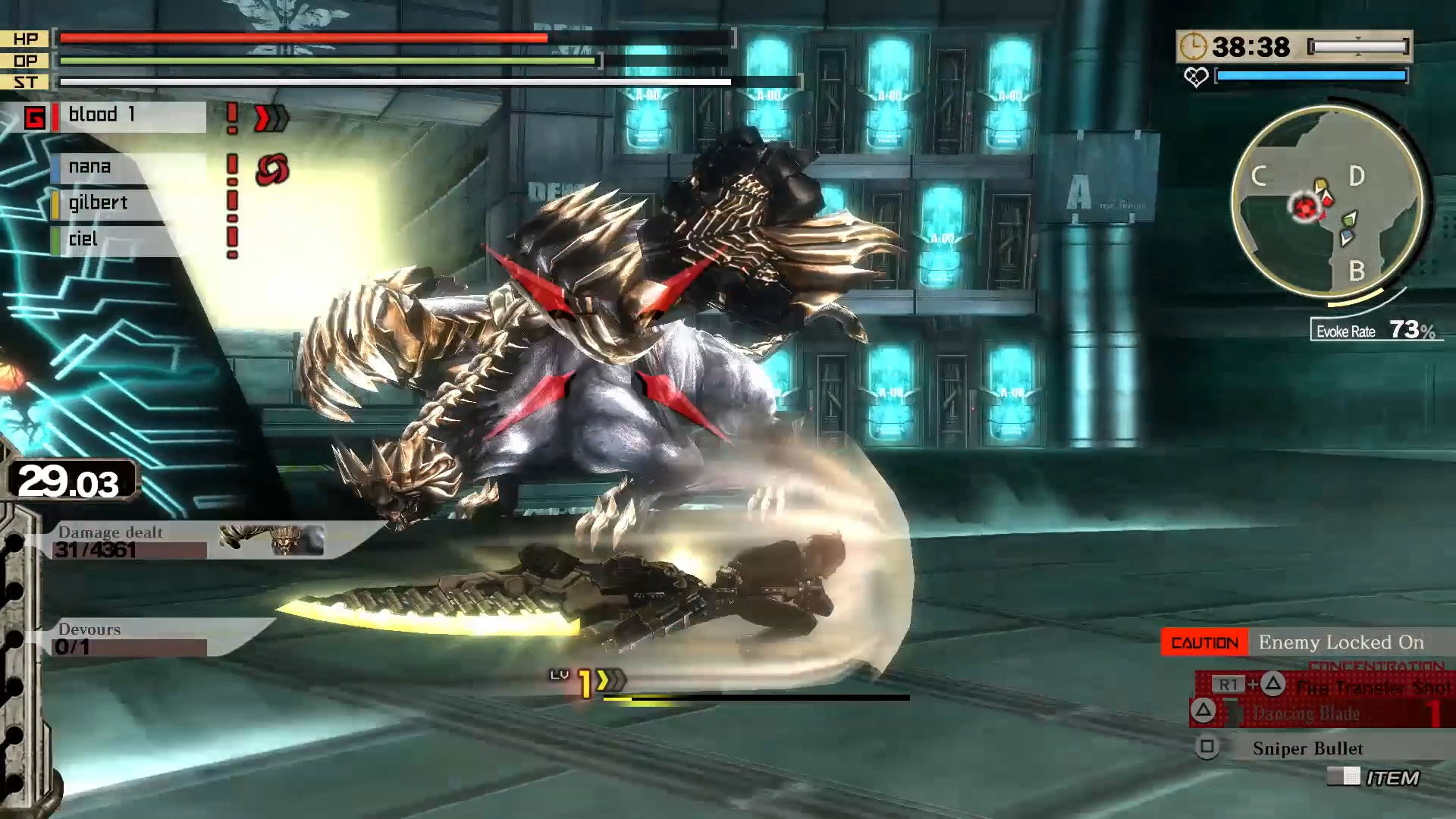Select the Sniper Bullet entry
Image resolution: width=1456 pixels, height=819 pixels.
[1308, 748]
